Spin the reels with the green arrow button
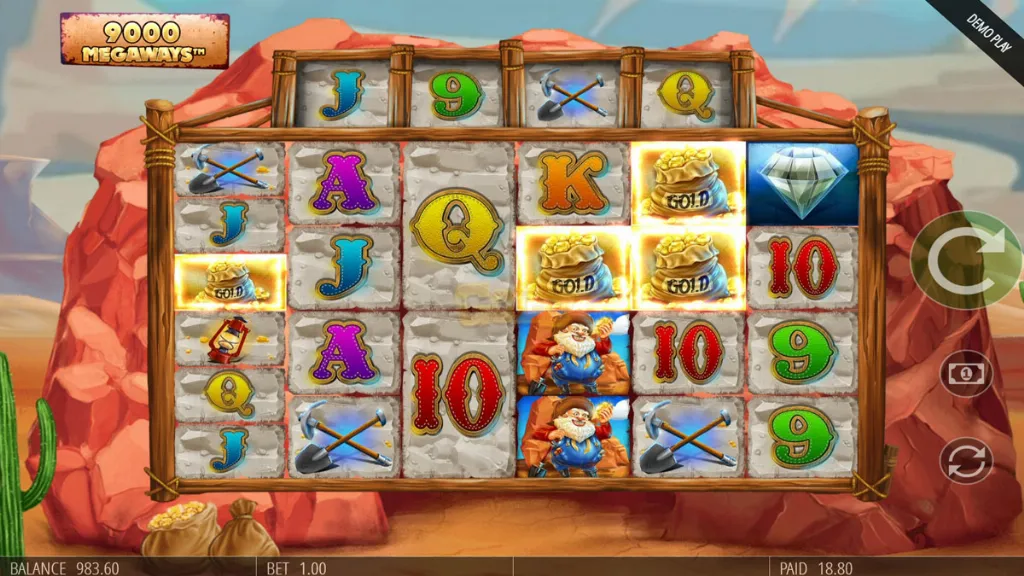1024x576 pixels. click(x=964, y=262)
